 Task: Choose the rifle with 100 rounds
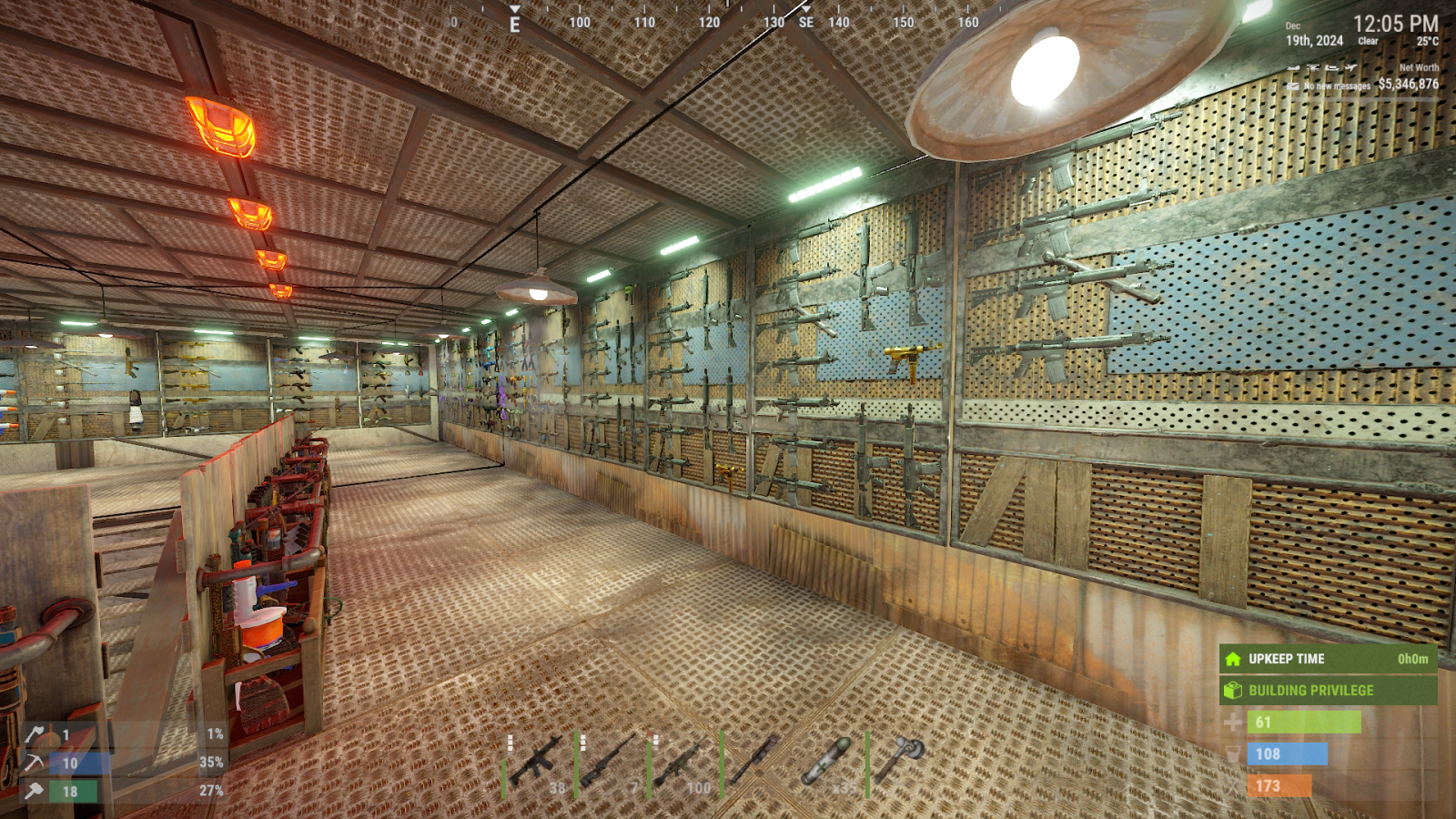pyautogui.click(x=682, y=763)
